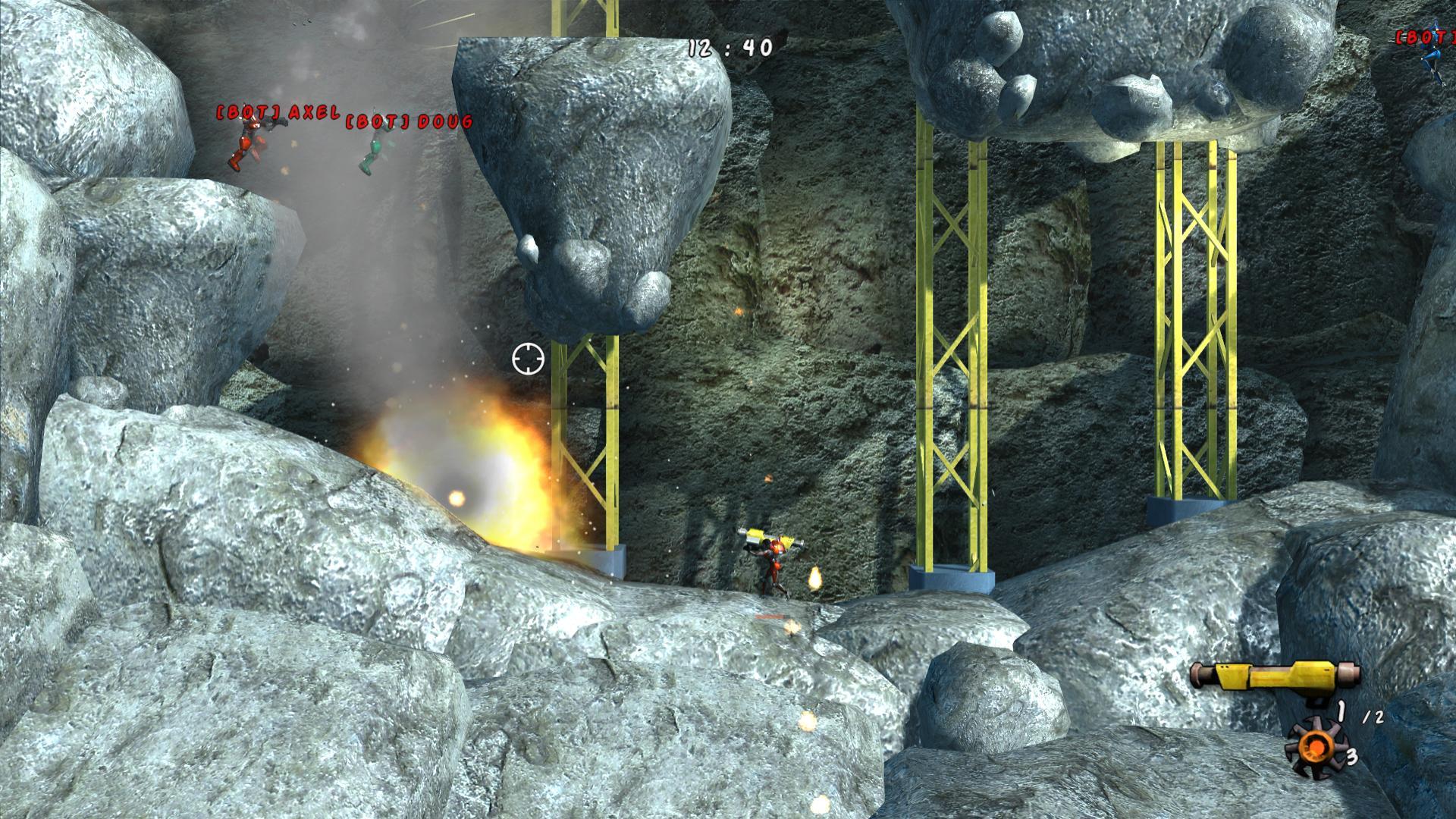
Task: Click the [BOT] tag in the top-right corner
Action: (1424, 36)
